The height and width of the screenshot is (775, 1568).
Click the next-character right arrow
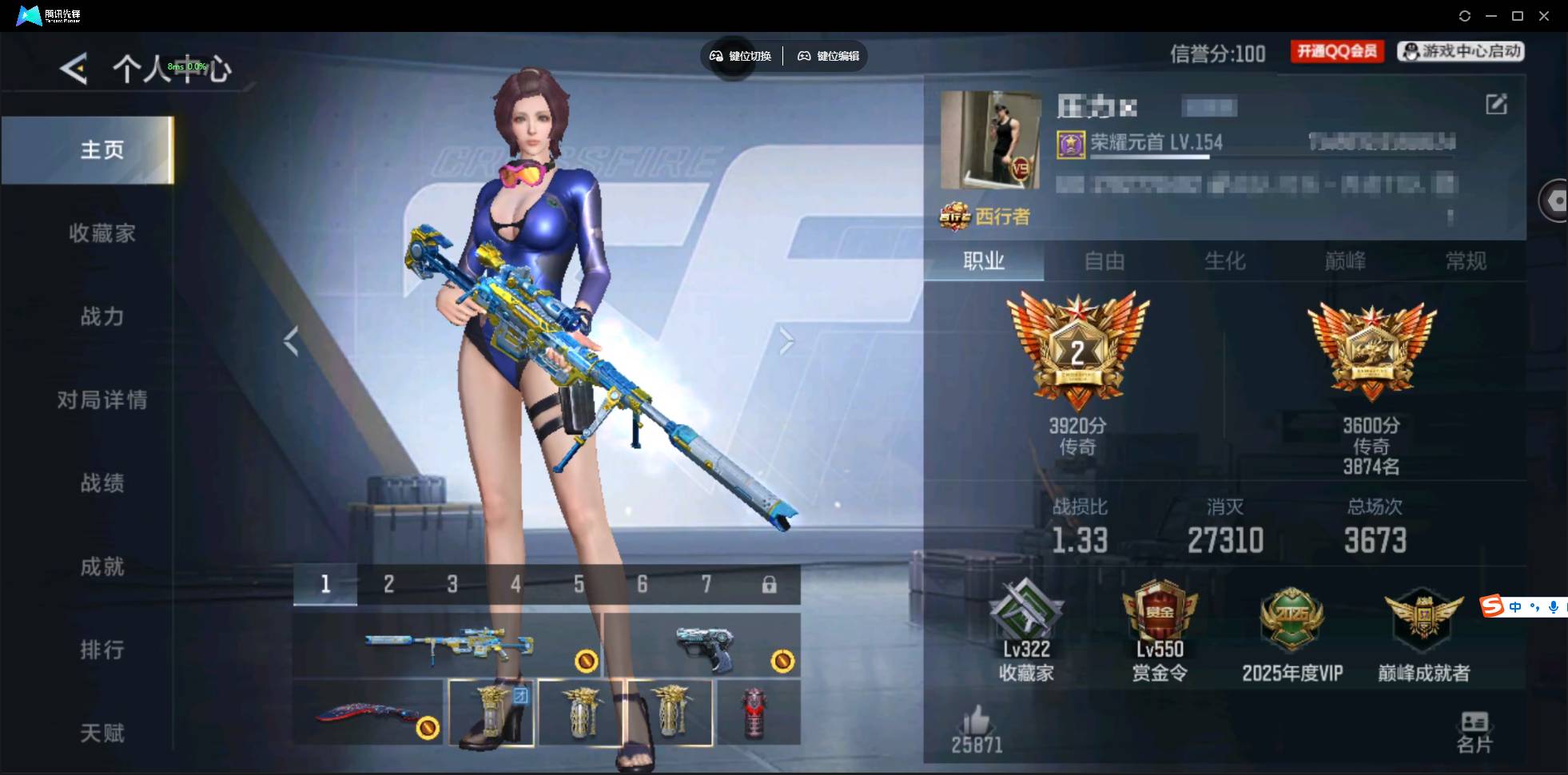(786, 340)
